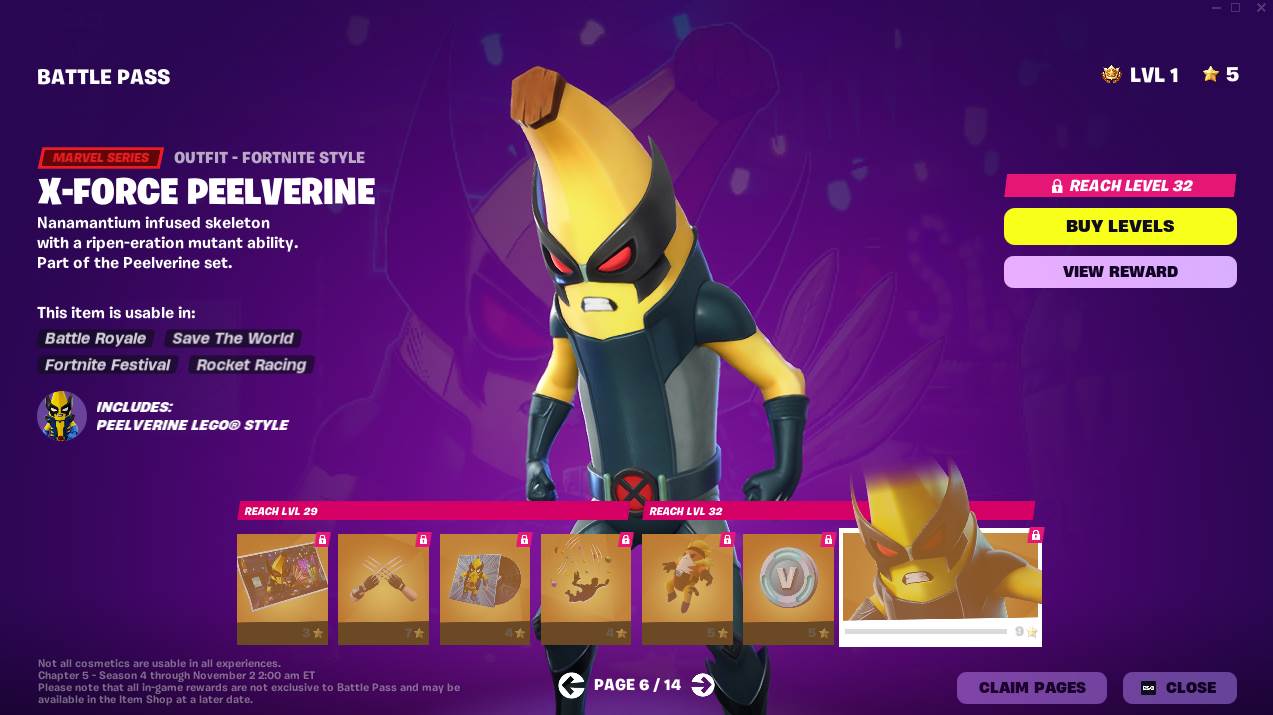Viewport: 1273px width, 715px height.
Task: Select the loading screen artwork reward tile
Action: coord(282,588)
